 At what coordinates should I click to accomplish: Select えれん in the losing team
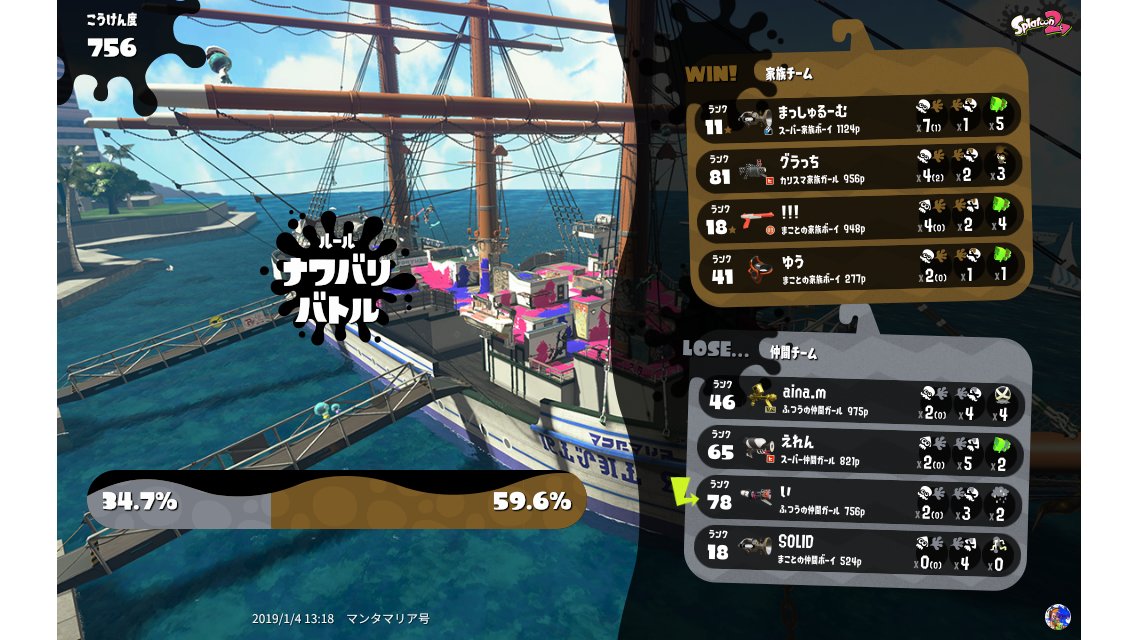coord(858,451)
